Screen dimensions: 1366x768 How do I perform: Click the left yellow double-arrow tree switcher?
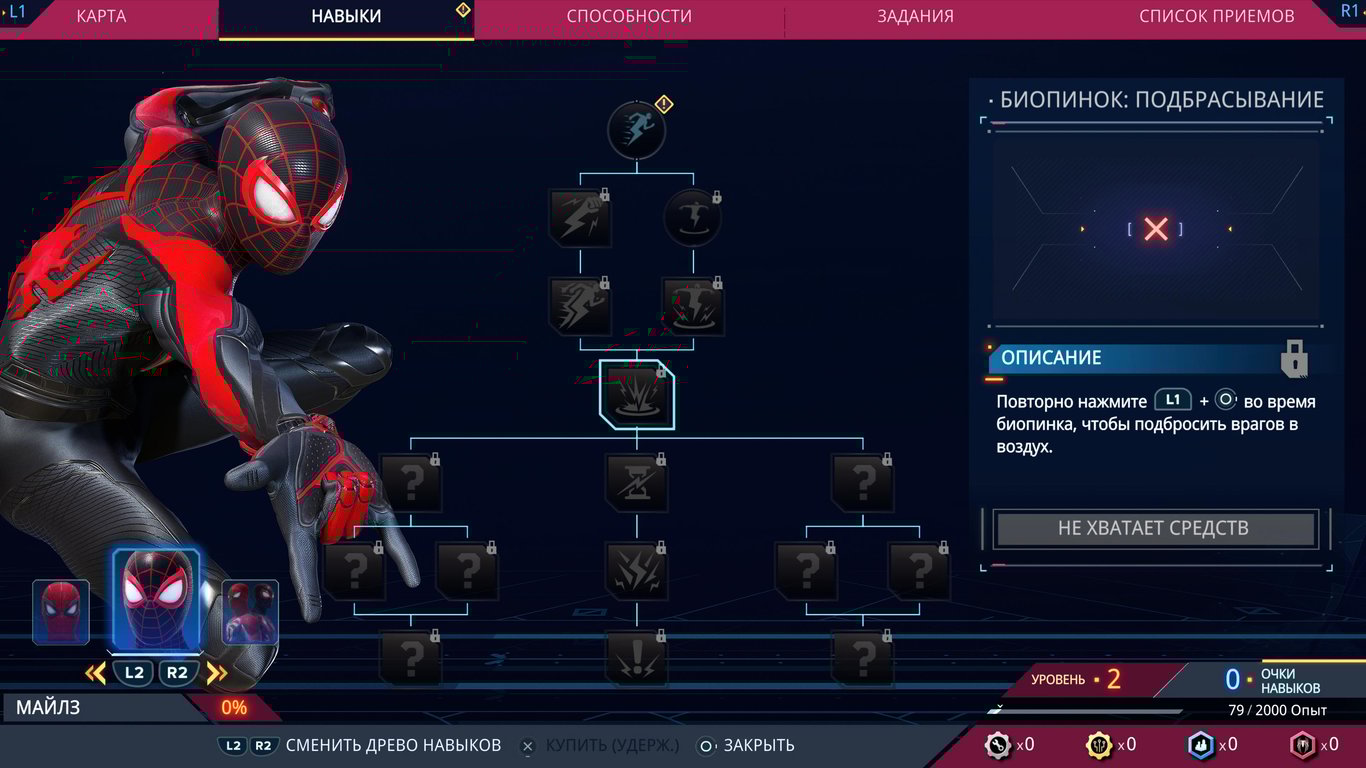coord(96,673)
